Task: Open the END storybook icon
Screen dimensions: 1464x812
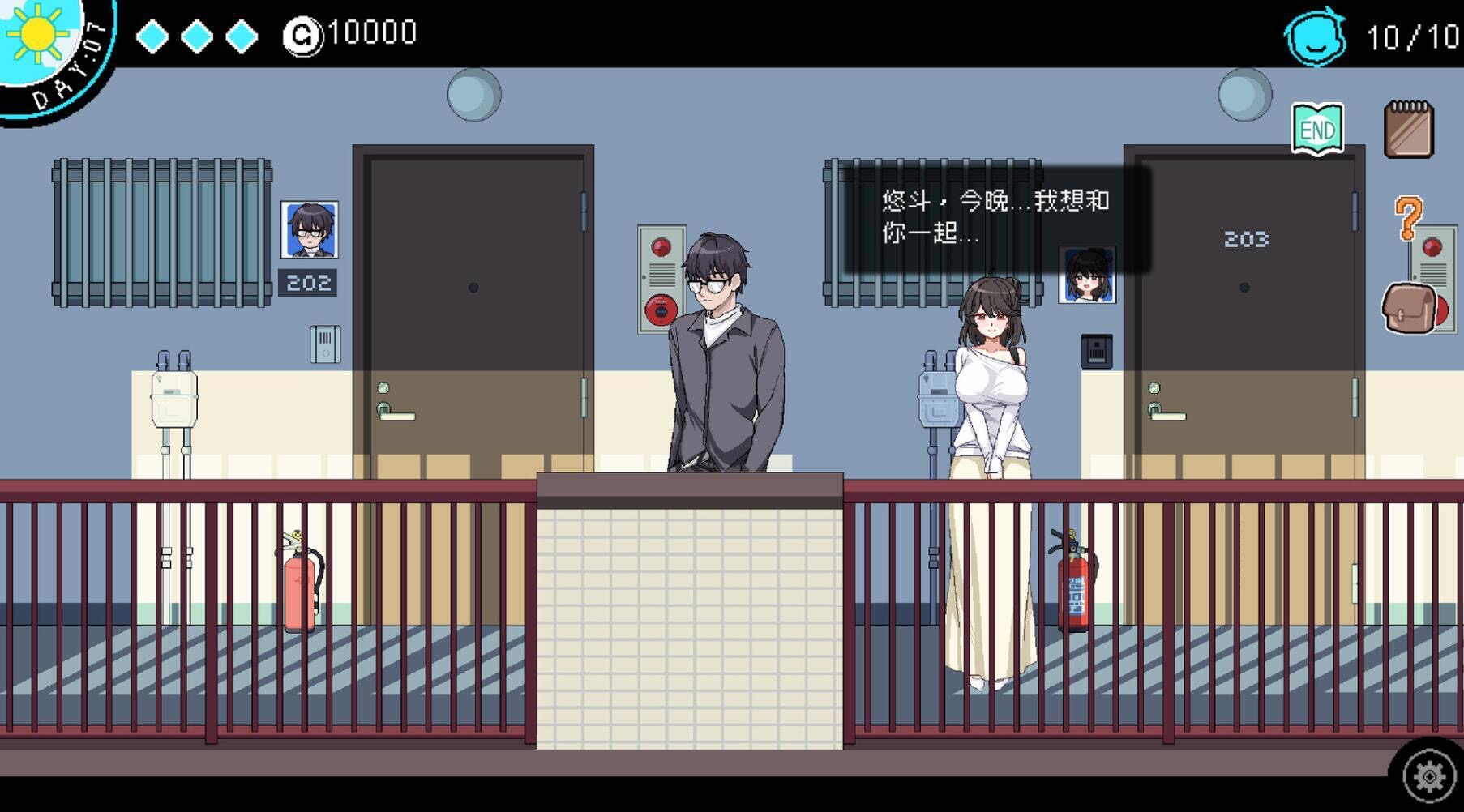Action: click(1320, 127)
